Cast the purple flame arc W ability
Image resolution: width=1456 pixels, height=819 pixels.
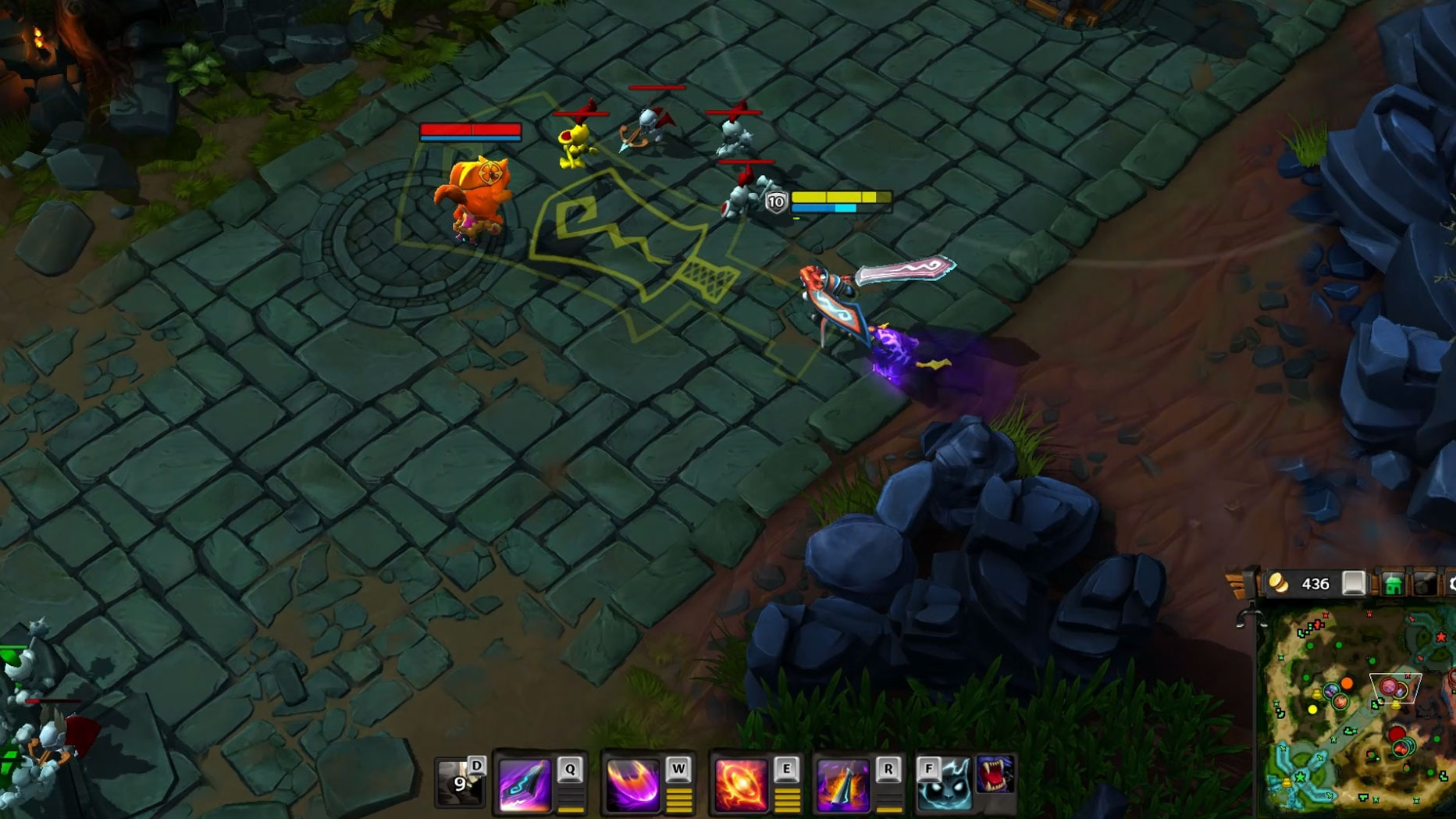[632, 783]
